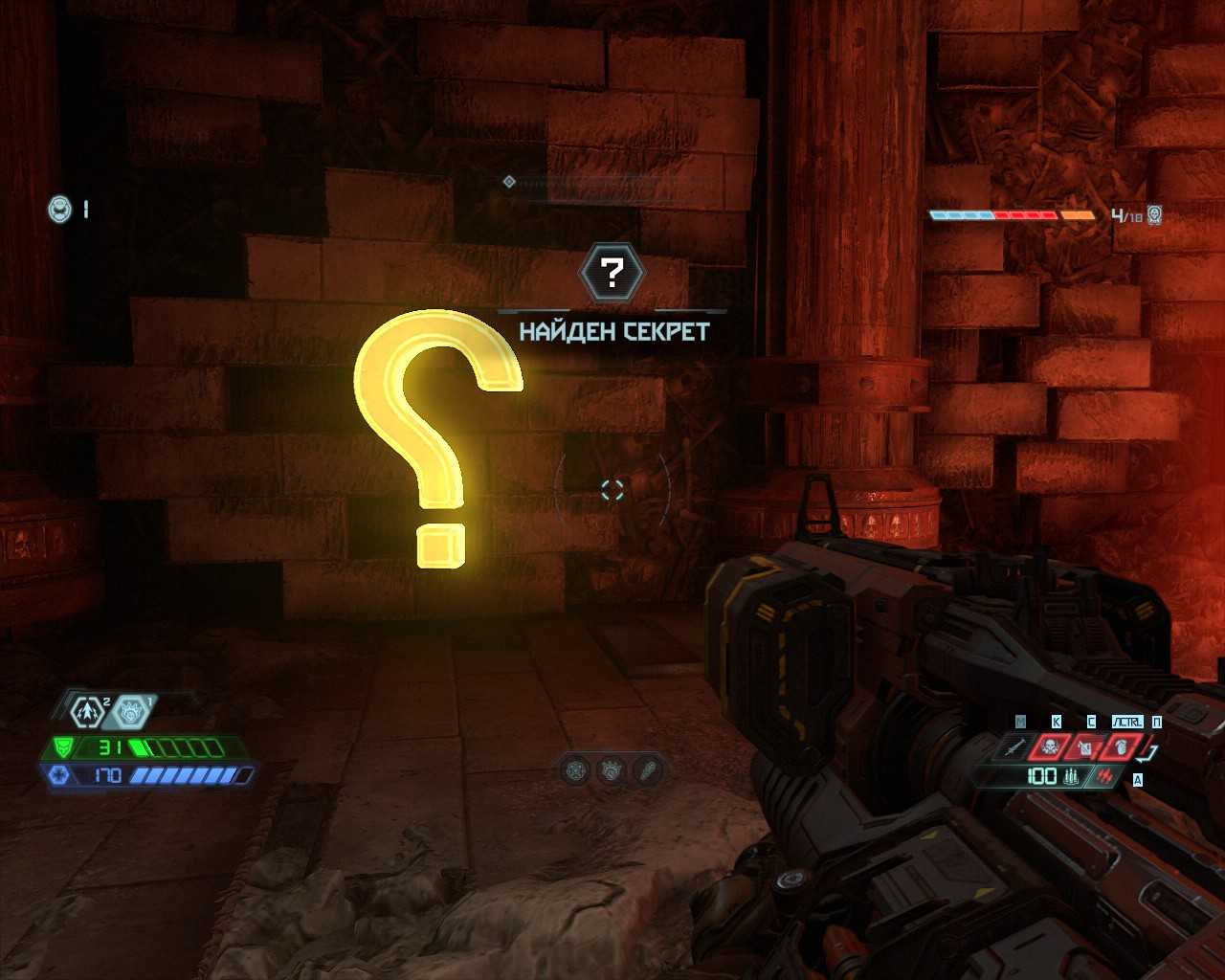Screen dimensions: 1225x980
Task: Click the helmet lives icon
Action: click(59, 209)
